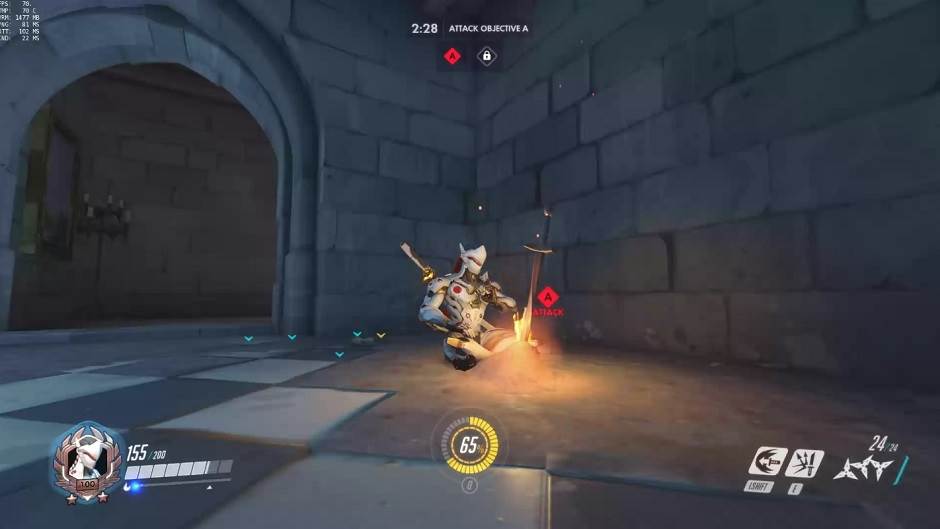Open the Genji hero portrait

coord(86,460)
